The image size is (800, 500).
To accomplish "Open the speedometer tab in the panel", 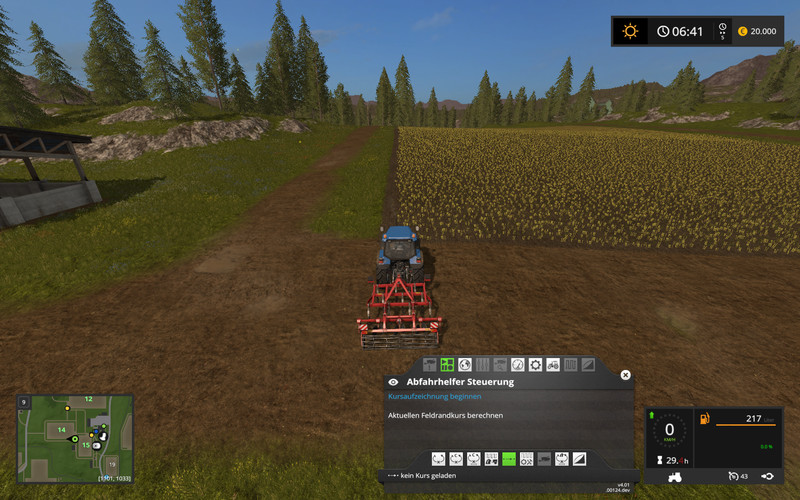I will click(517, 365).
